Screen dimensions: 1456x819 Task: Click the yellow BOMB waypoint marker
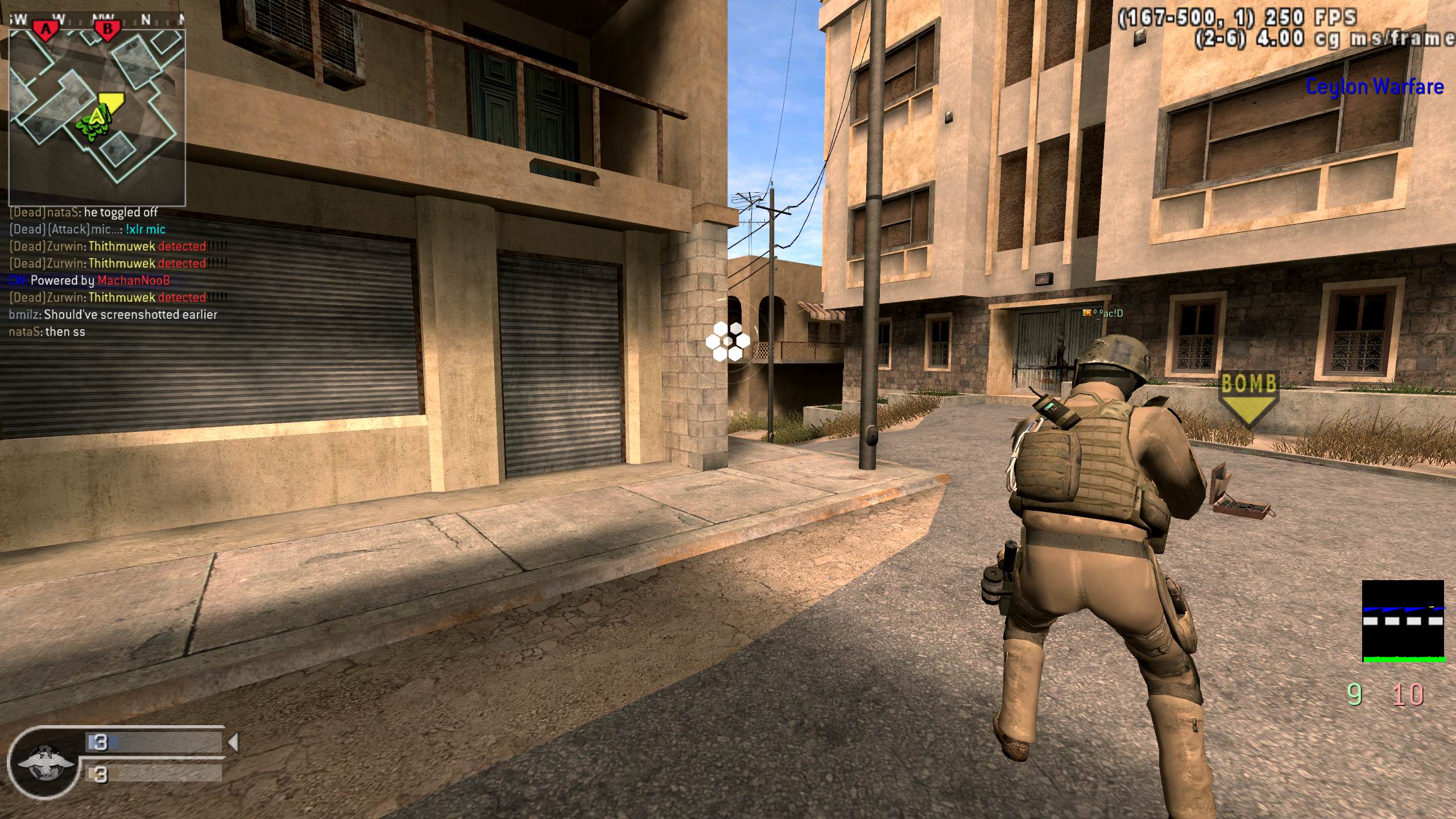[x=1248, y=398]
